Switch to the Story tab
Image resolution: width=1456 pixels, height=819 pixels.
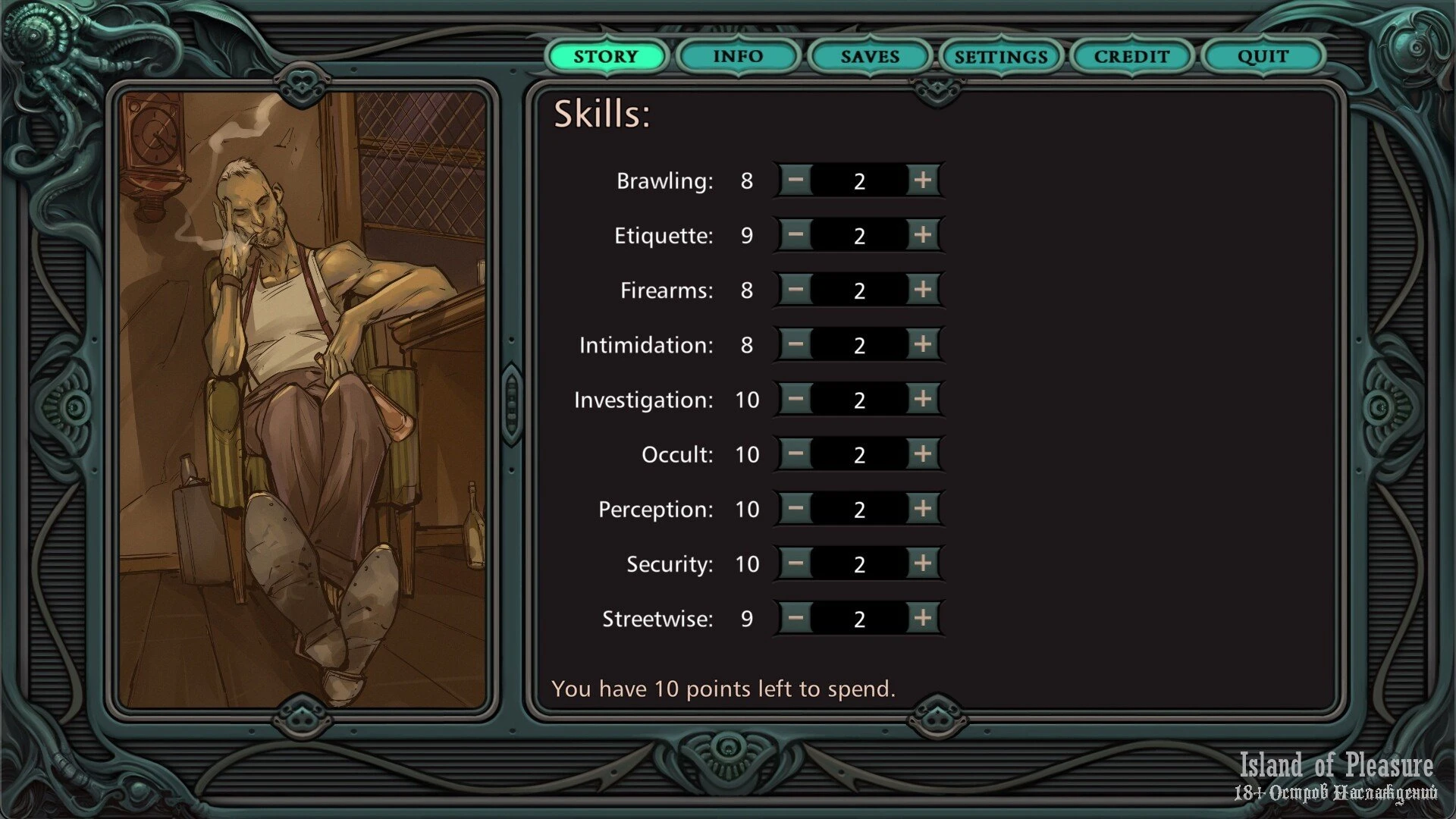pyautogui.click(x=606, y=56)
